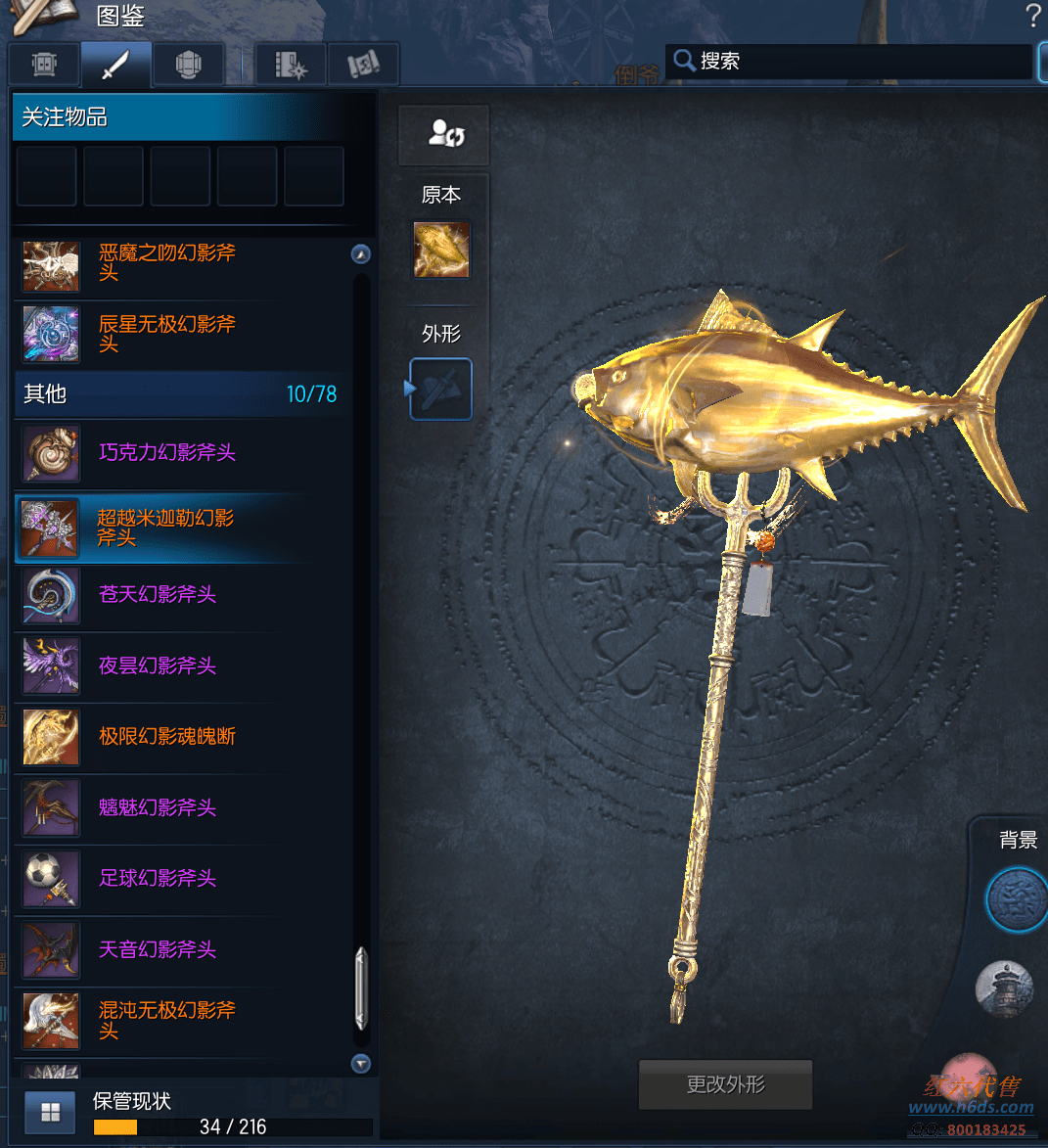Select the golden fish original weapon icon

coord(441,250)
